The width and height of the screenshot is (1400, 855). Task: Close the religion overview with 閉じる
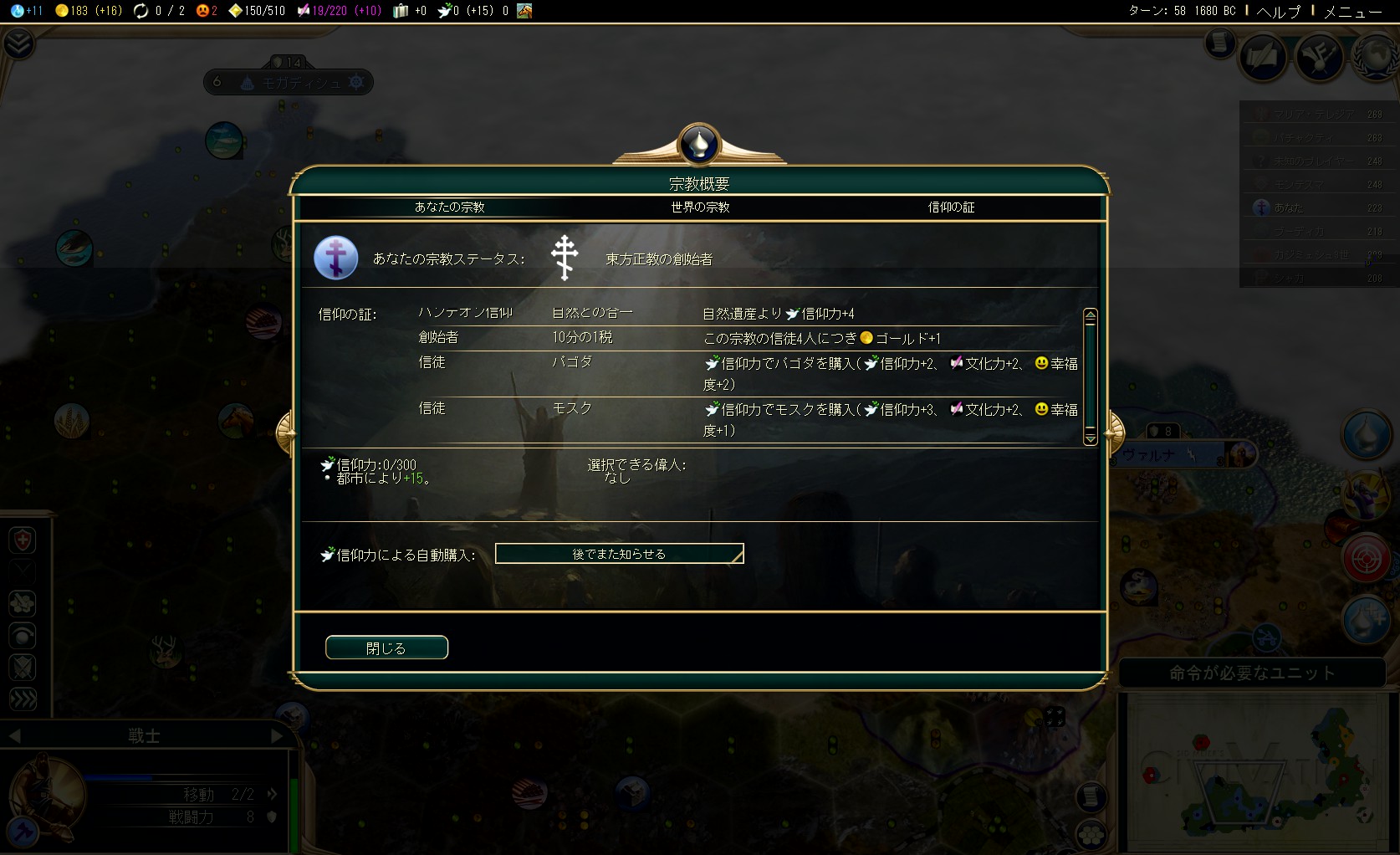(x=386, y=648)
